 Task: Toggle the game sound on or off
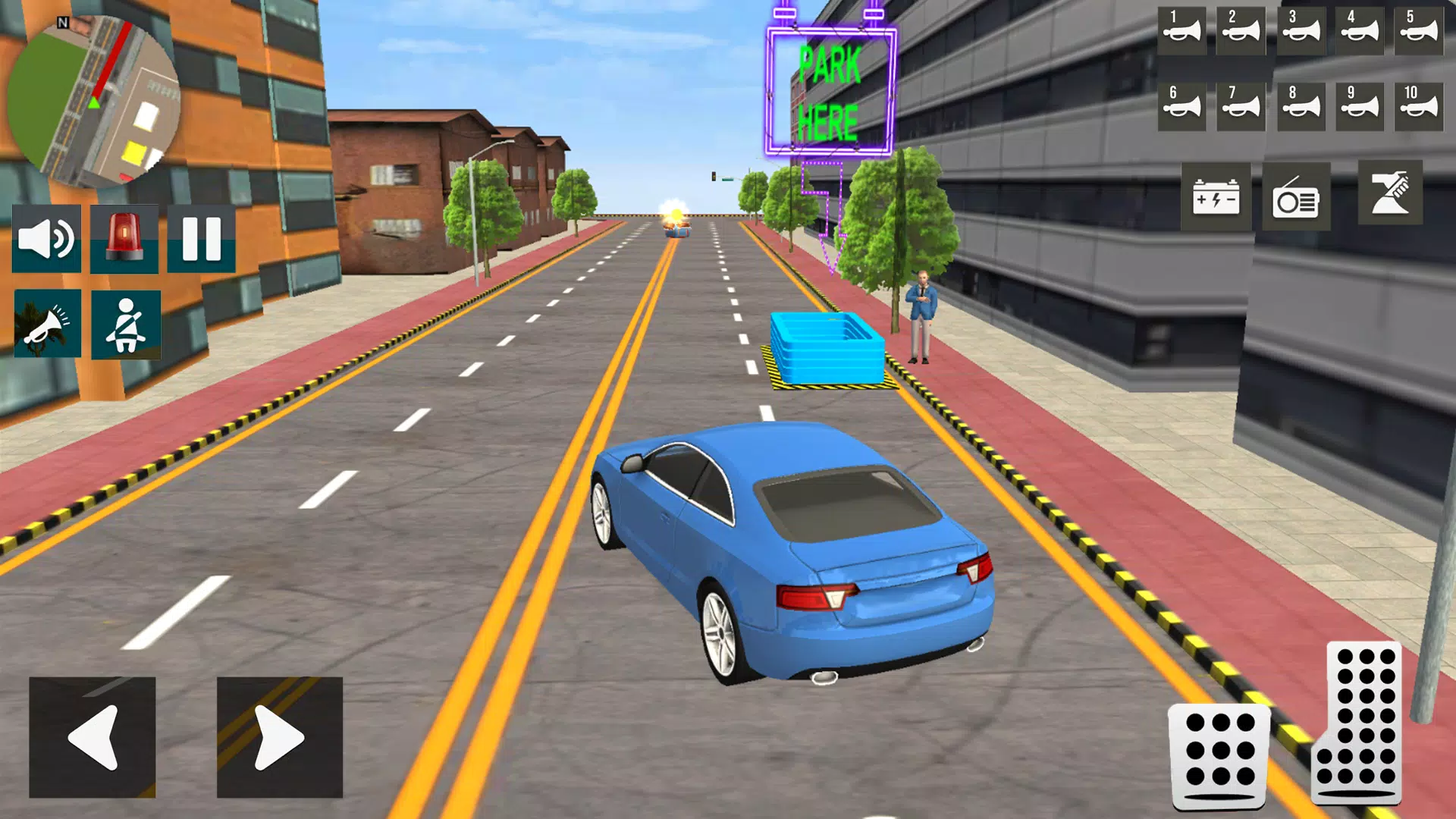[x=47, y=239]
